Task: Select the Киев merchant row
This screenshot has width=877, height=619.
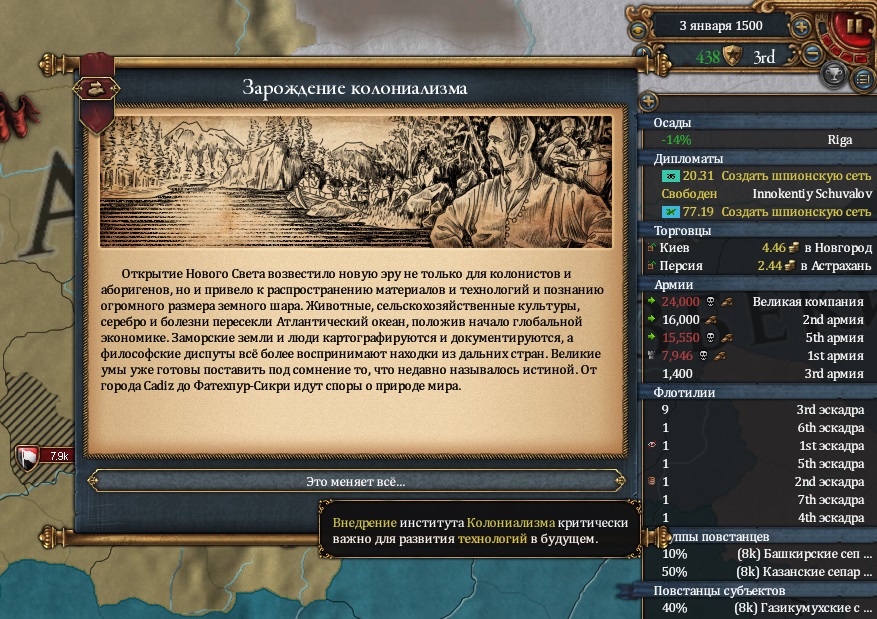Action: [757, 247]
